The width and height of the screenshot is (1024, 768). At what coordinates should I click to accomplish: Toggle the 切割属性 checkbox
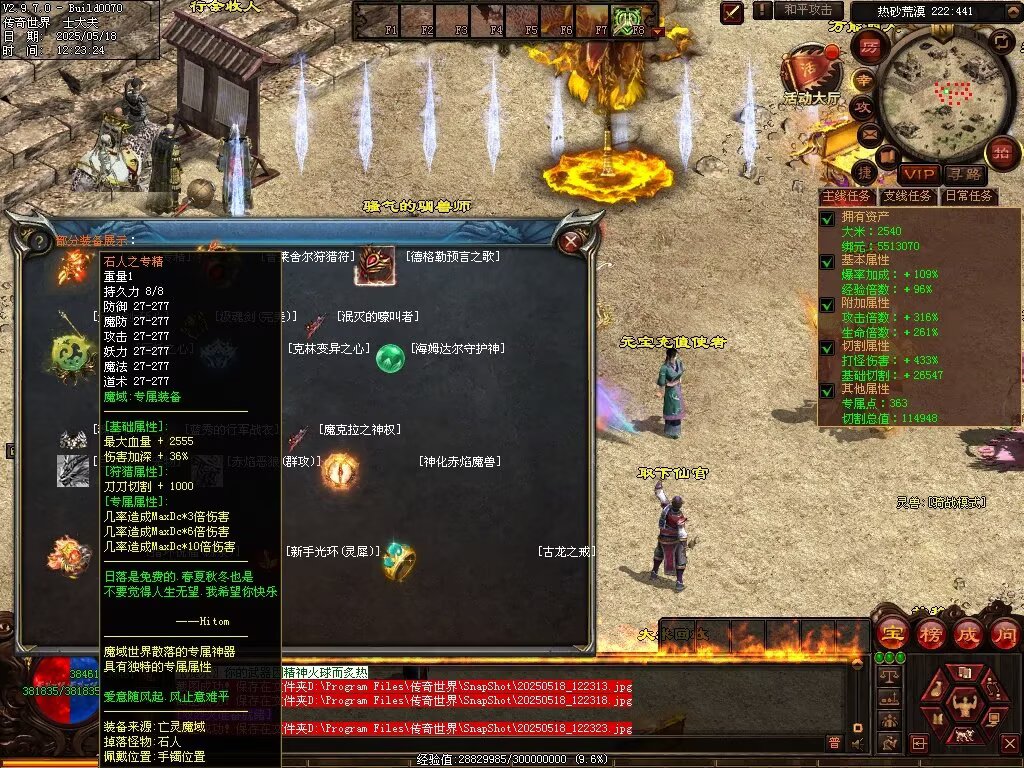point(827,347)
